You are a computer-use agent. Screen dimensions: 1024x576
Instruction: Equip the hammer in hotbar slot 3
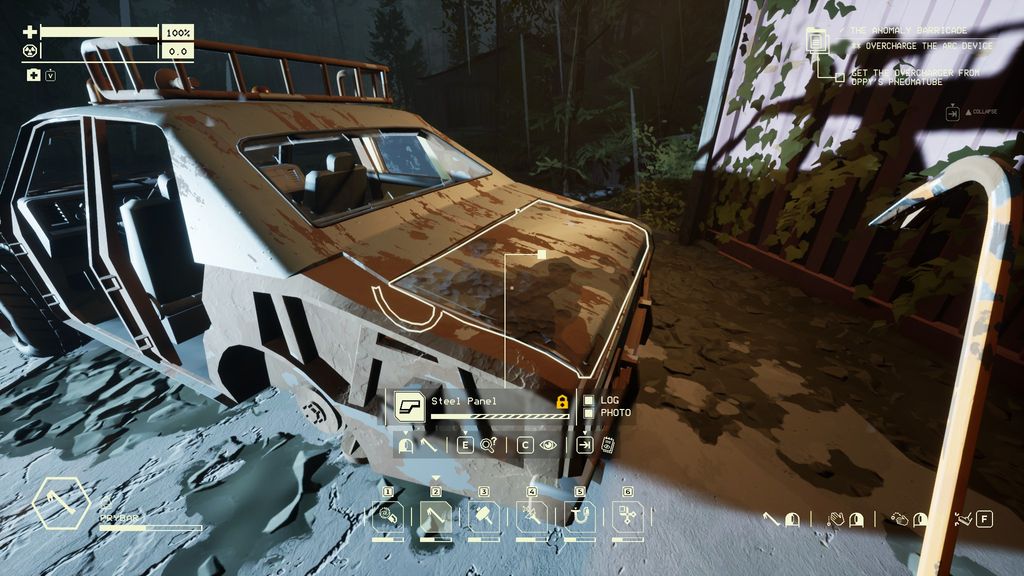click(x=483, y=517)
